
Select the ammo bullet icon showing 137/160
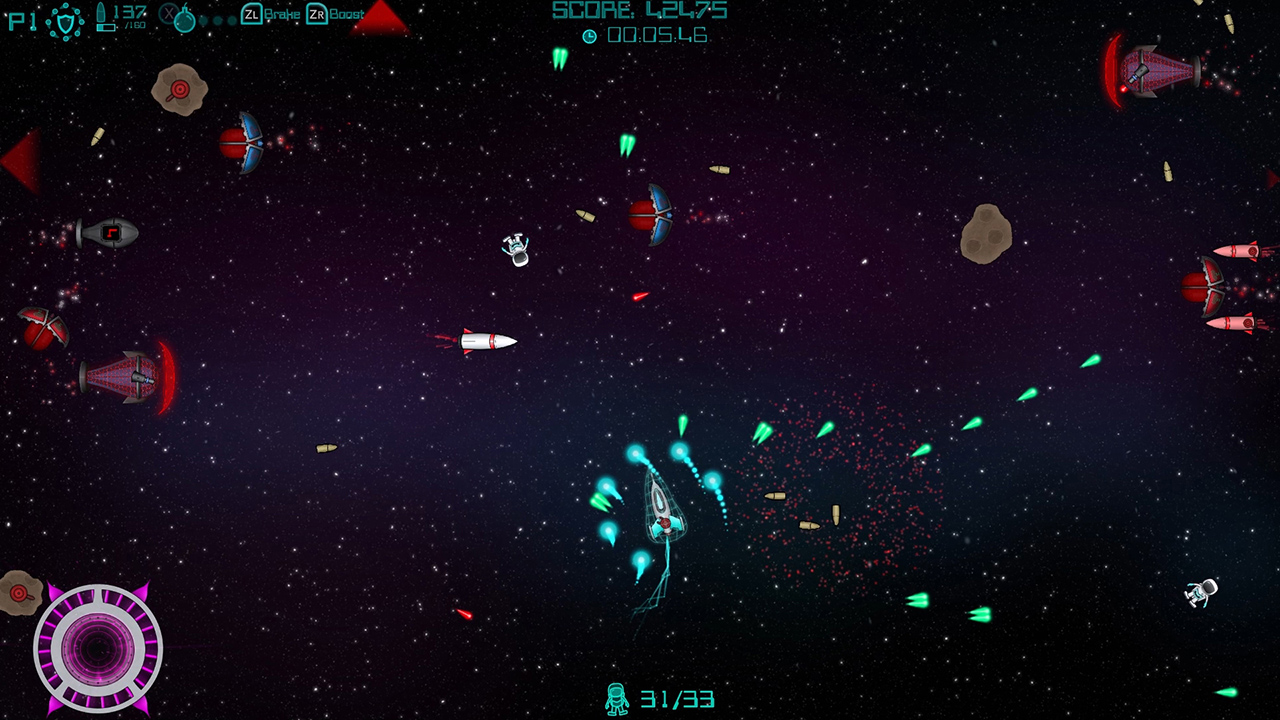(x=103, y=15)
